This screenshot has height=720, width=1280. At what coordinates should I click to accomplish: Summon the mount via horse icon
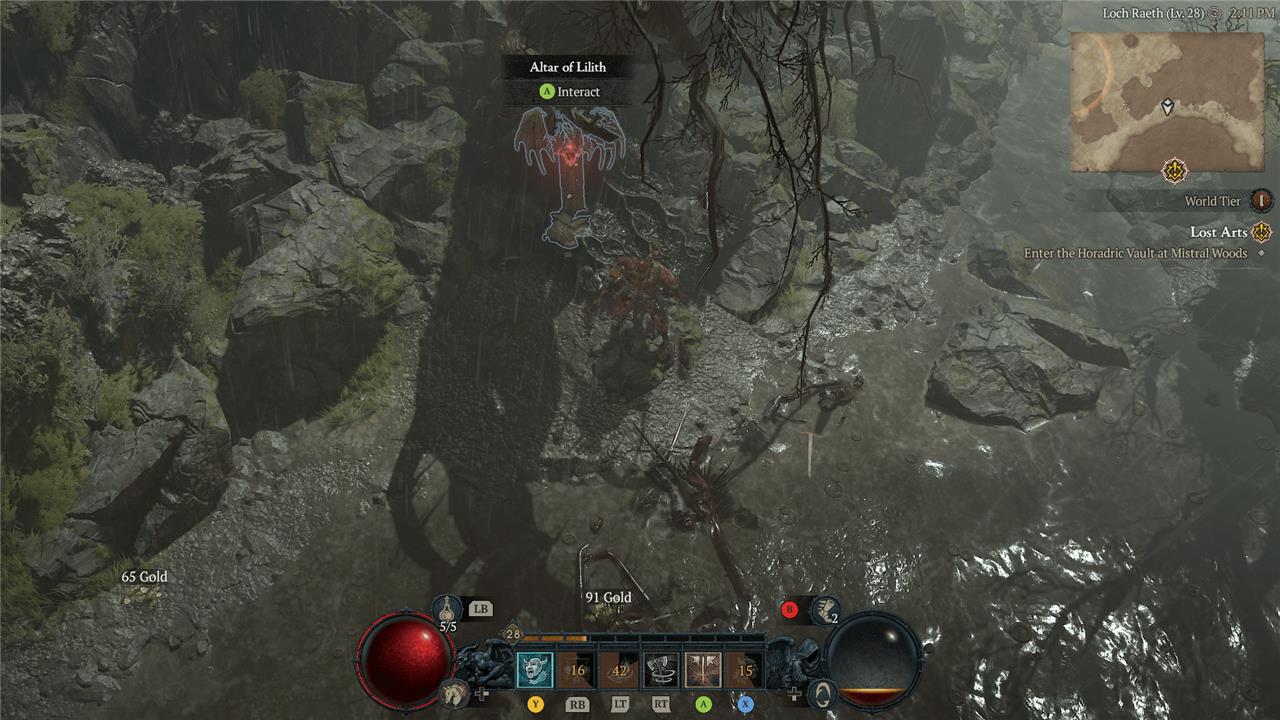coord(455,691)
